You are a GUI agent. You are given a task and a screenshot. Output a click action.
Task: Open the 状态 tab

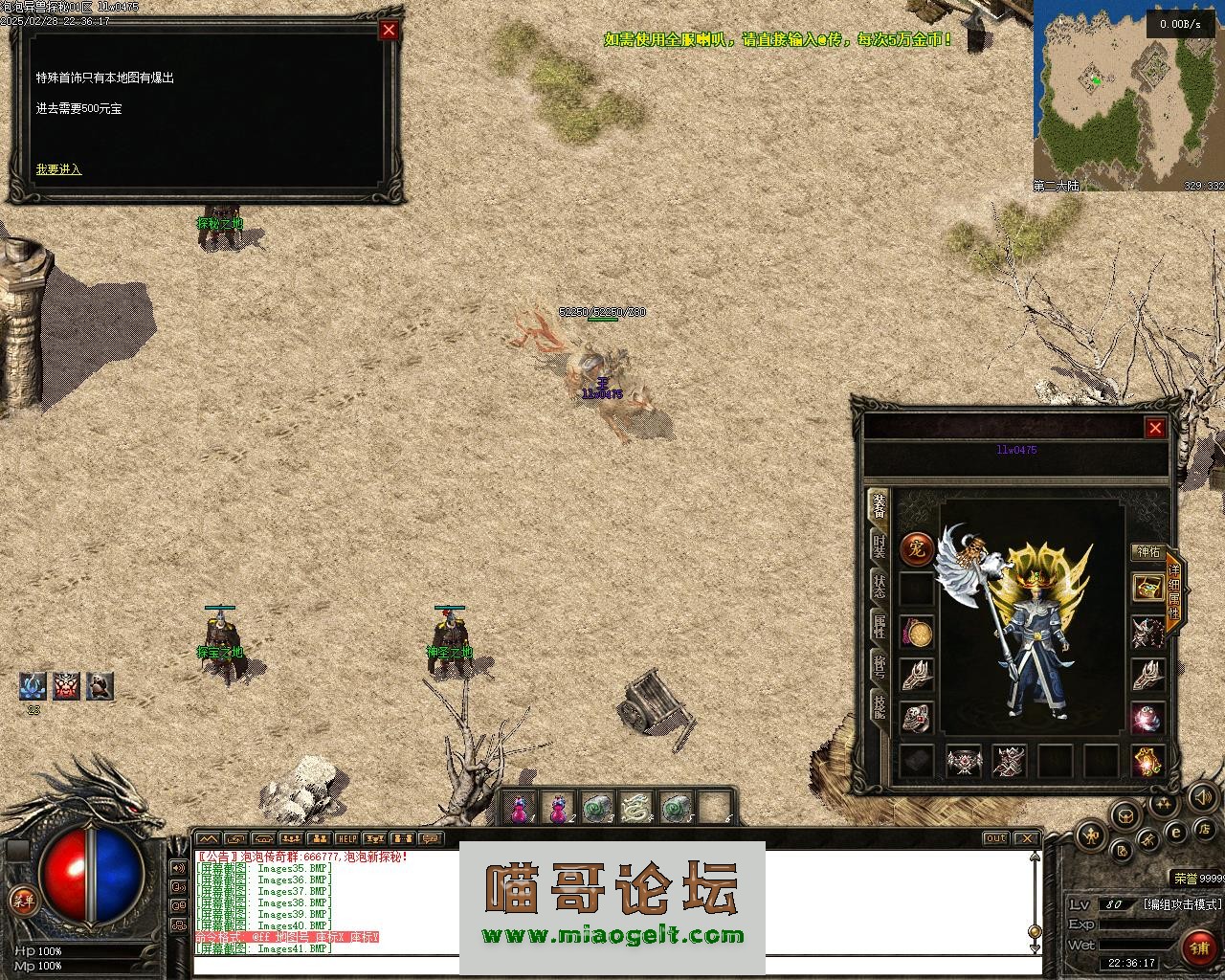(878, 586)
